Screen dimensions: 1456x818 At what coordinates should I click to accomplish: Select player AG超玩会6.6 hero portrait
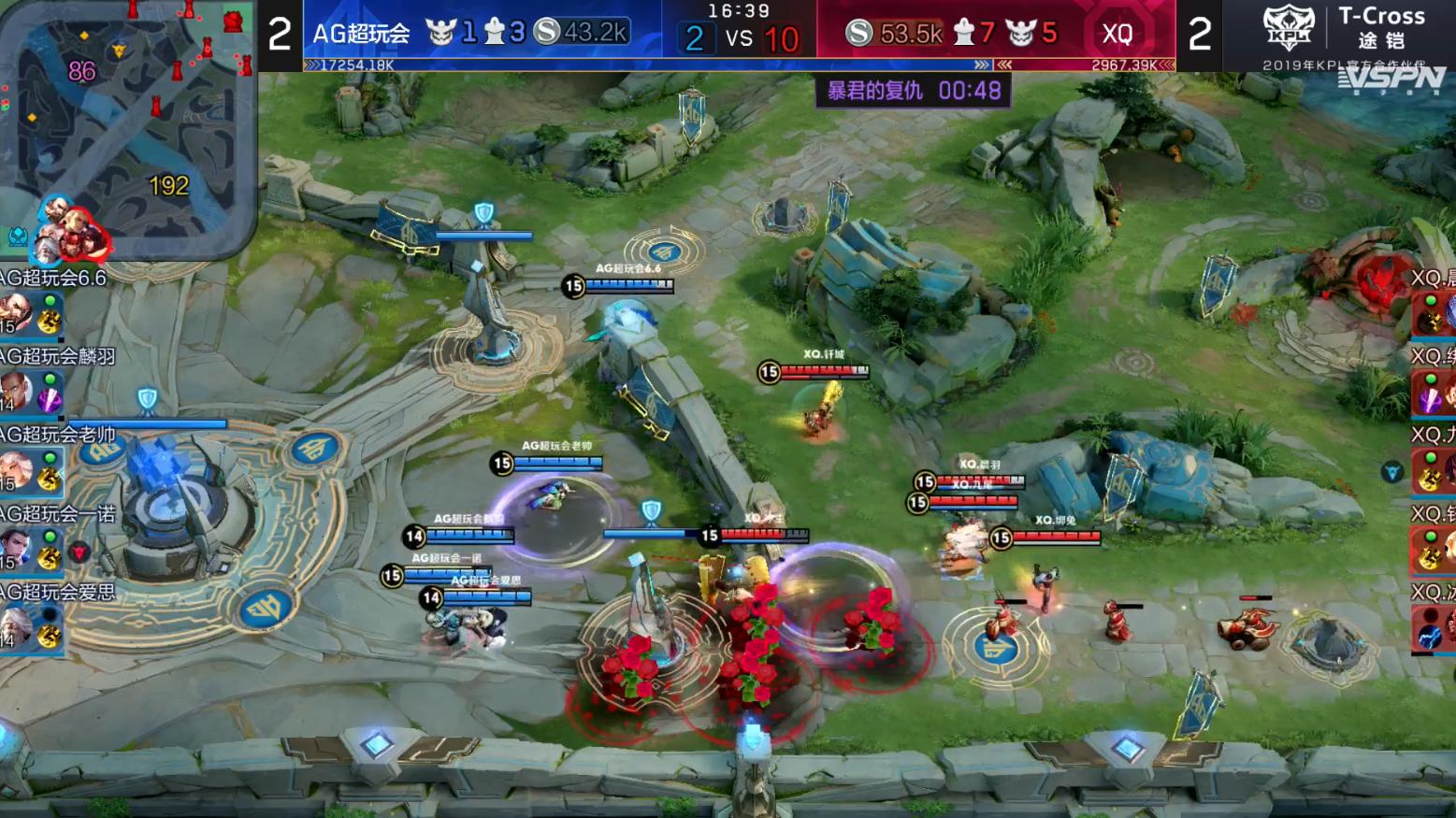coord(15,312)
